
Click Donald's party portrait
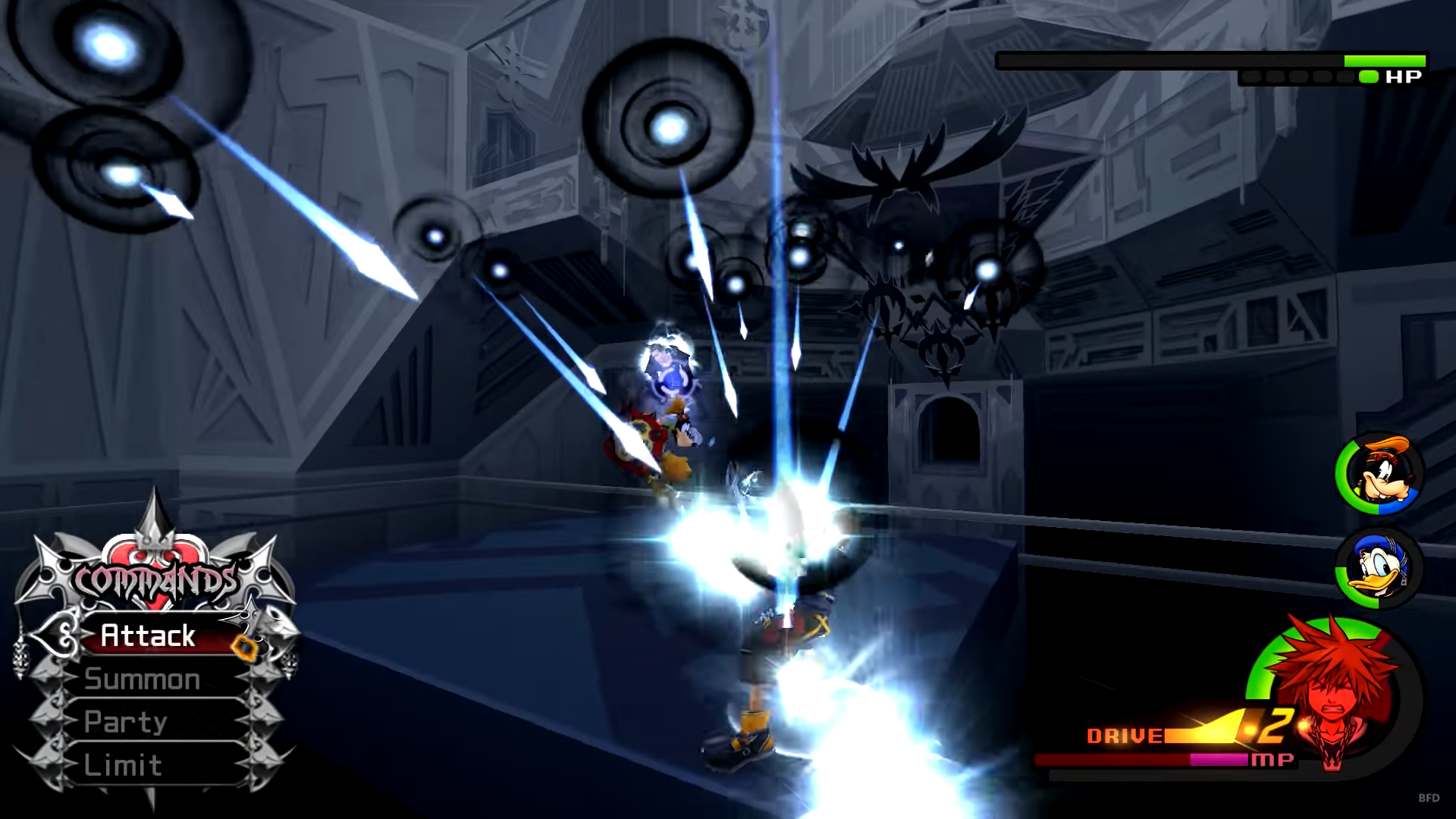click(1379, 568)
